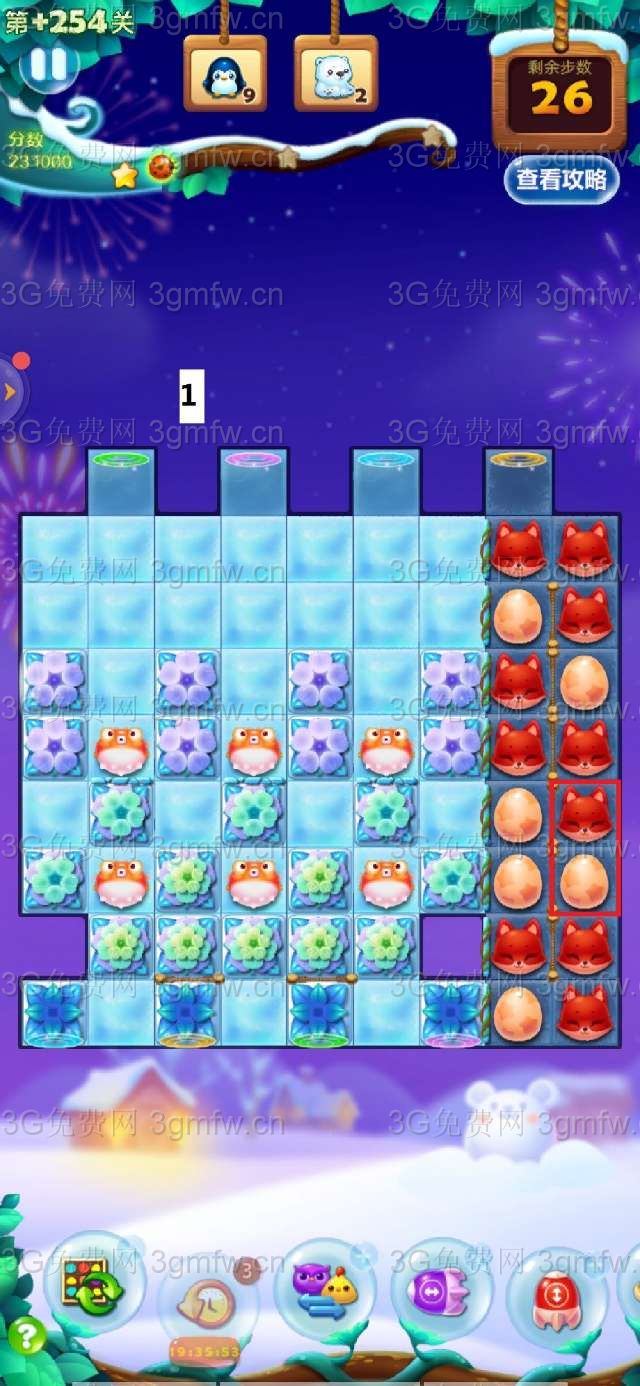
Task: Select the egg tile in the red highlight
Action: [x=584, y=880]
